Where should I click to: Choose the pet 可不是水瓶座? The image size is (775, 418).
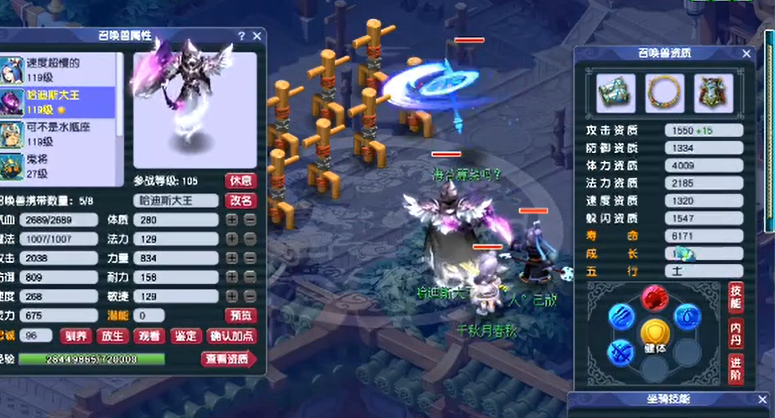pos(60,135)
